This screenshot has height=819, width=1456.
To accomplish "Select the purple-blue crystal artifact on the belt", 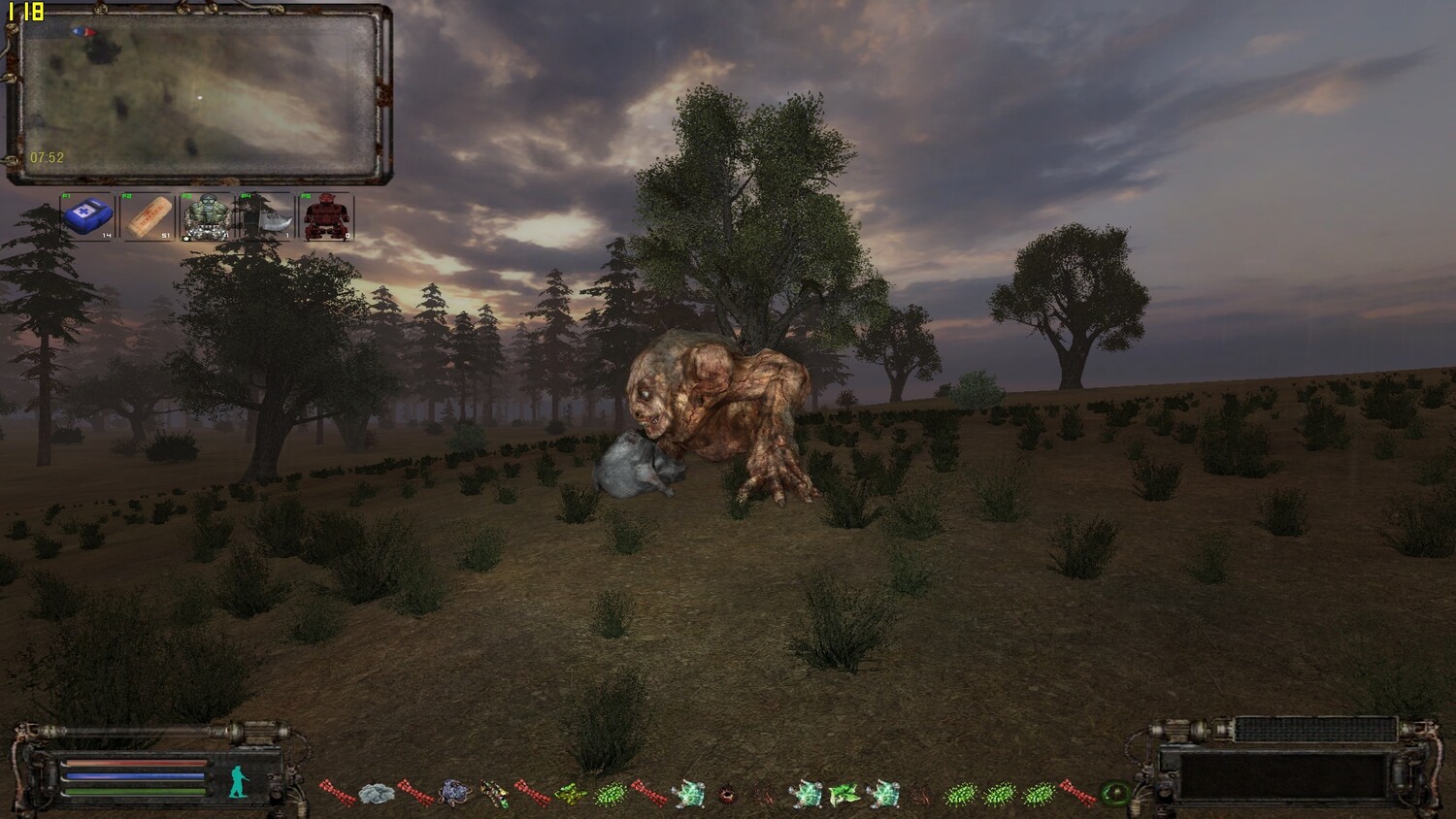I will click(453, 794).
